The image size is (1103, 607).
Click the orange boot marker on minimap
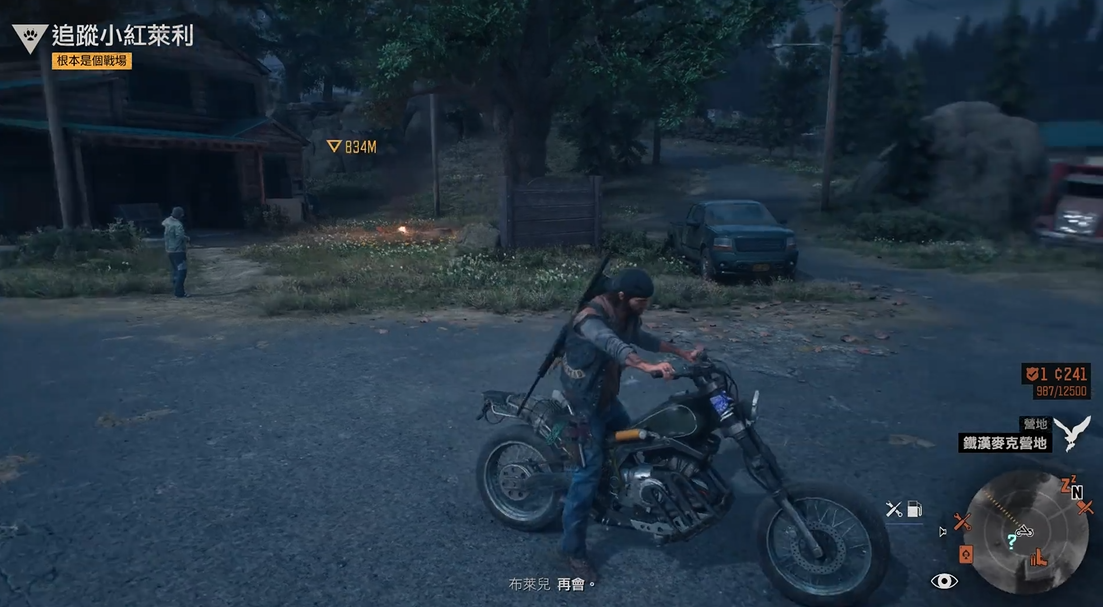point(1038,558)
